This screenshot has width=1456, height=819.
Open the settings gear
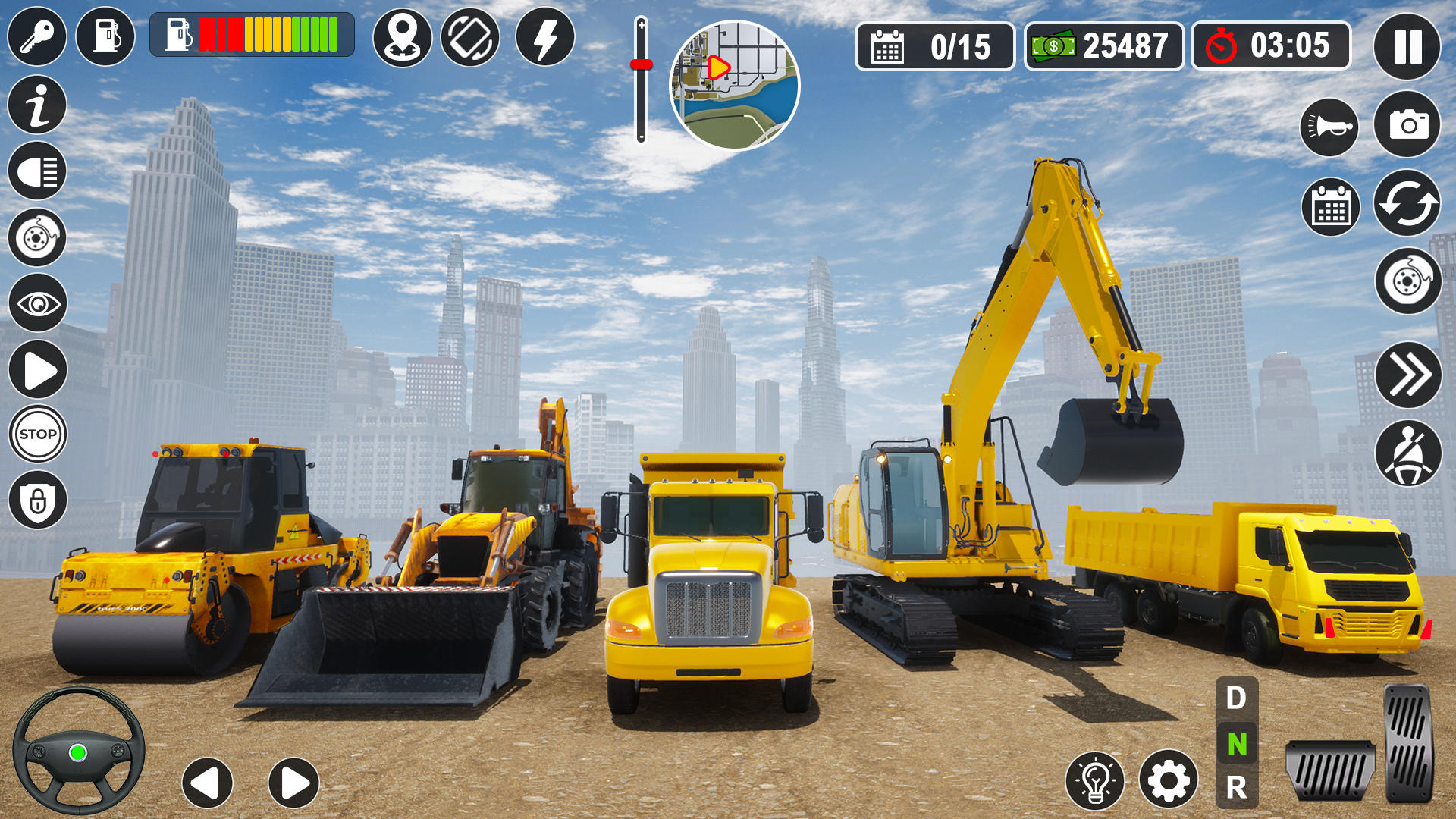[x=1168, y=777]
